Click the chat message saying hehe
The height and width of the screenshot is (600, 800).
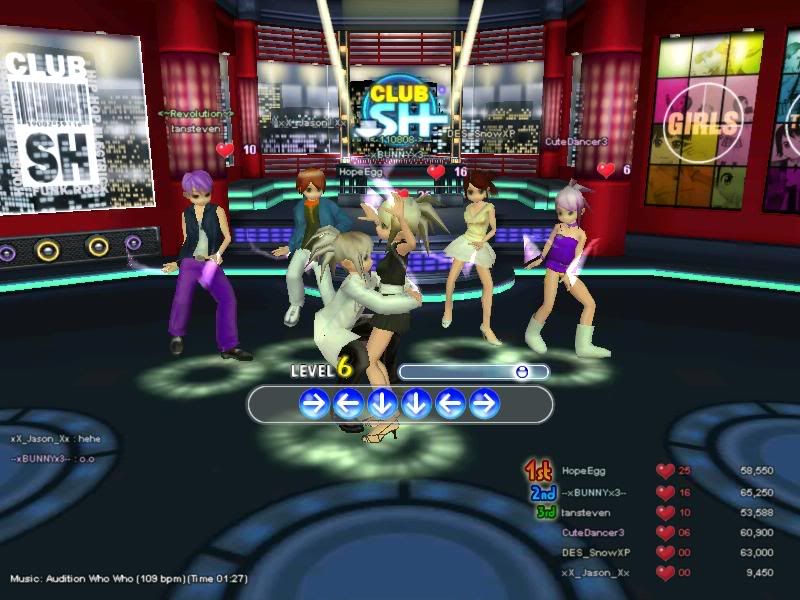(55, 439)
